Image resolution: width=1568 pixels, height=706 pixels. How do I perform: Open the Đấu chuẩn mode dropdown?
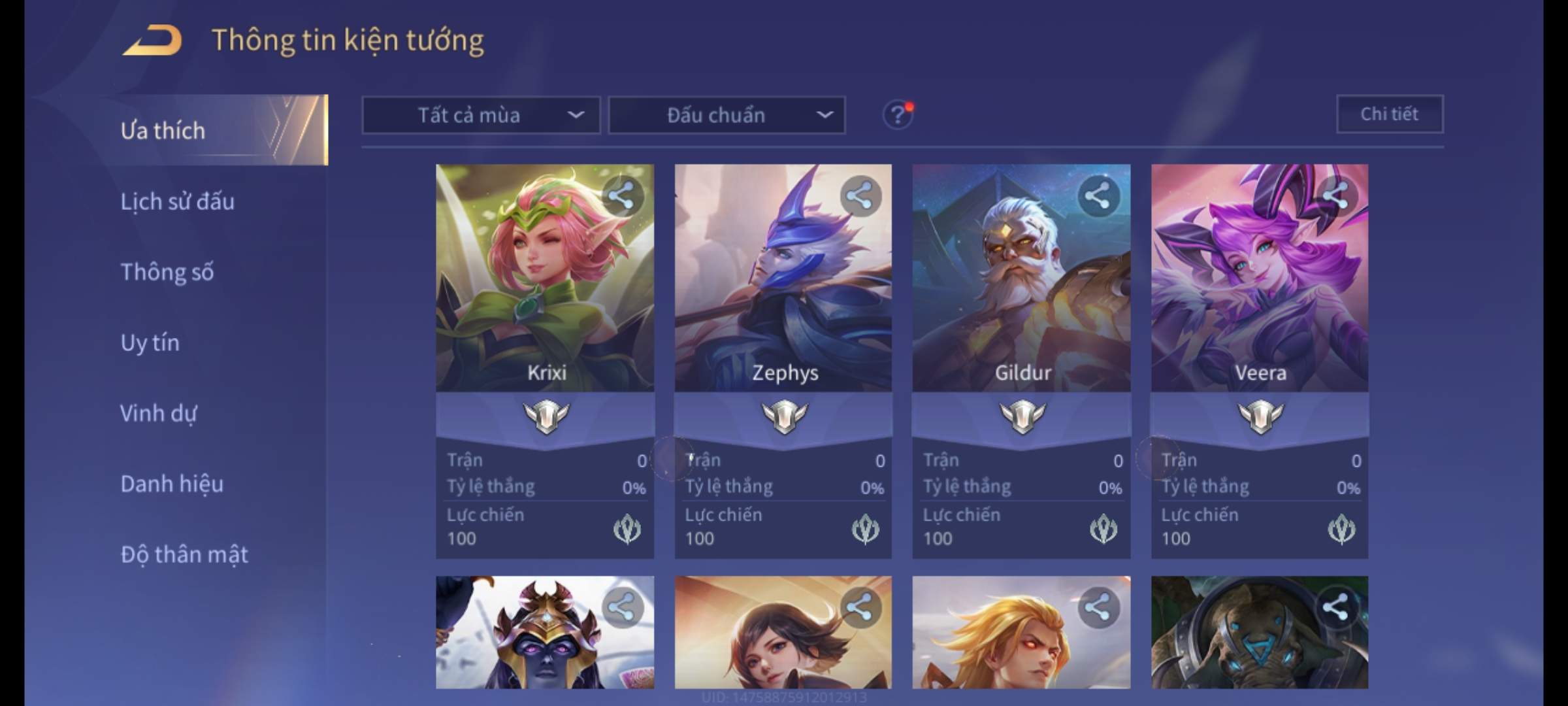click(727, 116)
